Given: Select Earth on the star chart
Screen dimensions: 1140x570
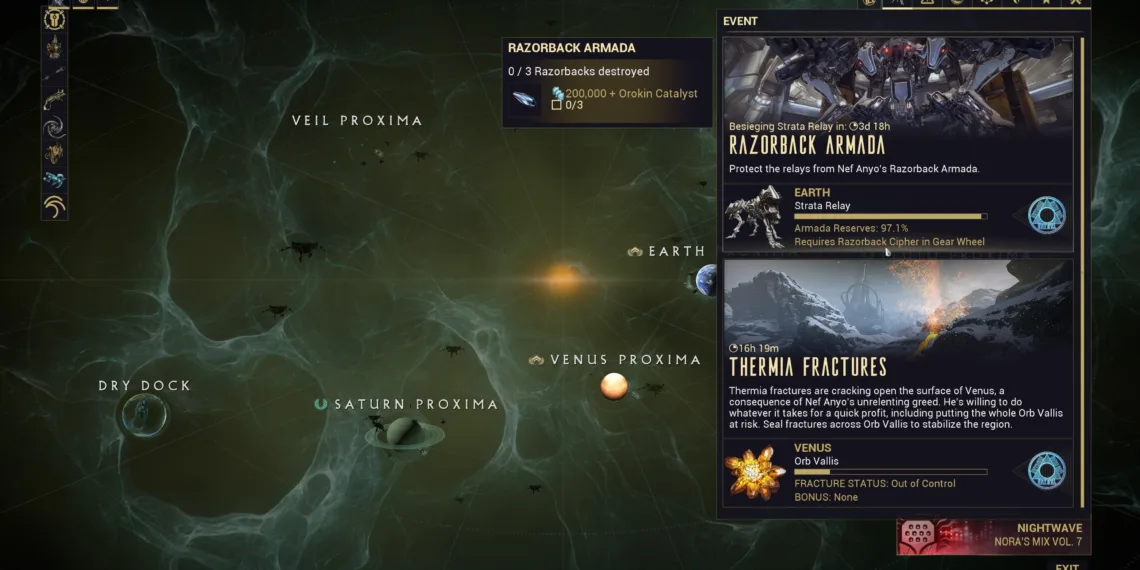Looking at the screenshot, I should pyautogui.click(x=706, y=279).
